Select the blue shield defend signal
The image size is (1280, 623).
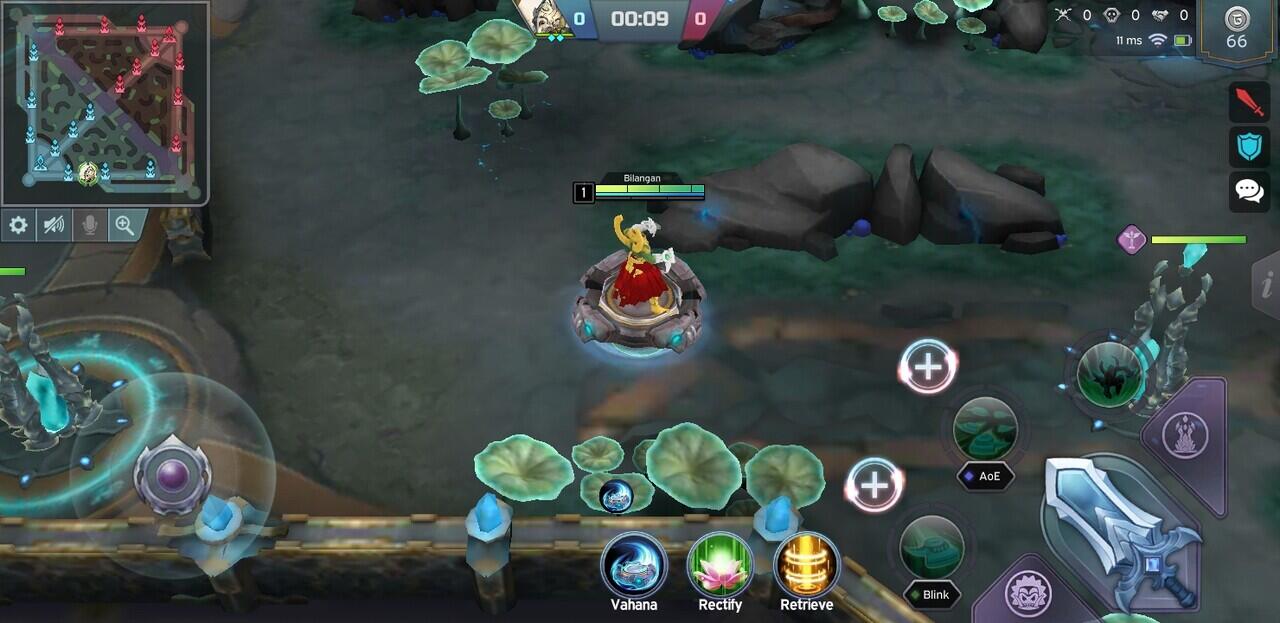pos(1249,147)
